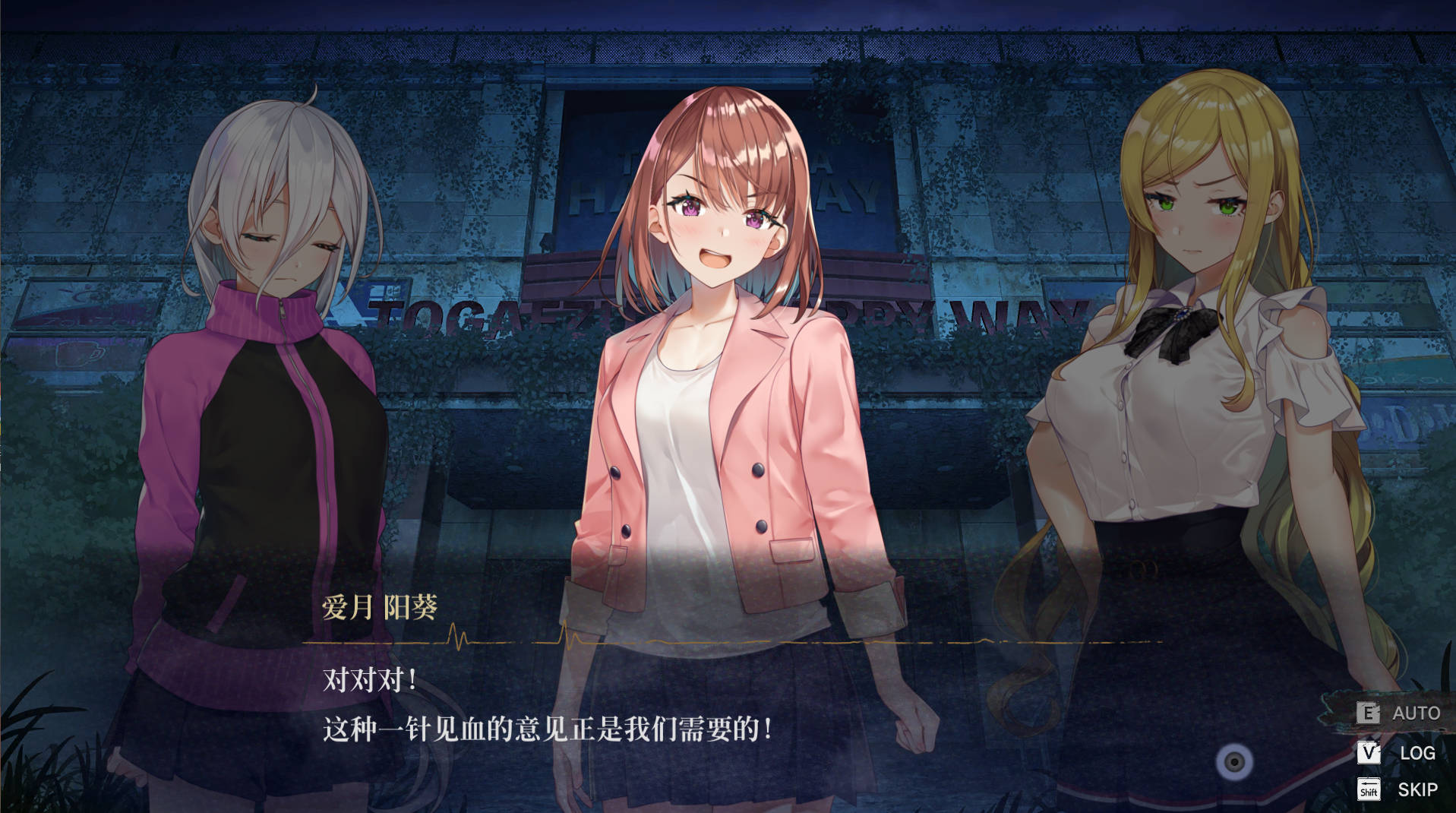
Task: Activate SKIP to fast-forward text
Action: [1417, 789]
